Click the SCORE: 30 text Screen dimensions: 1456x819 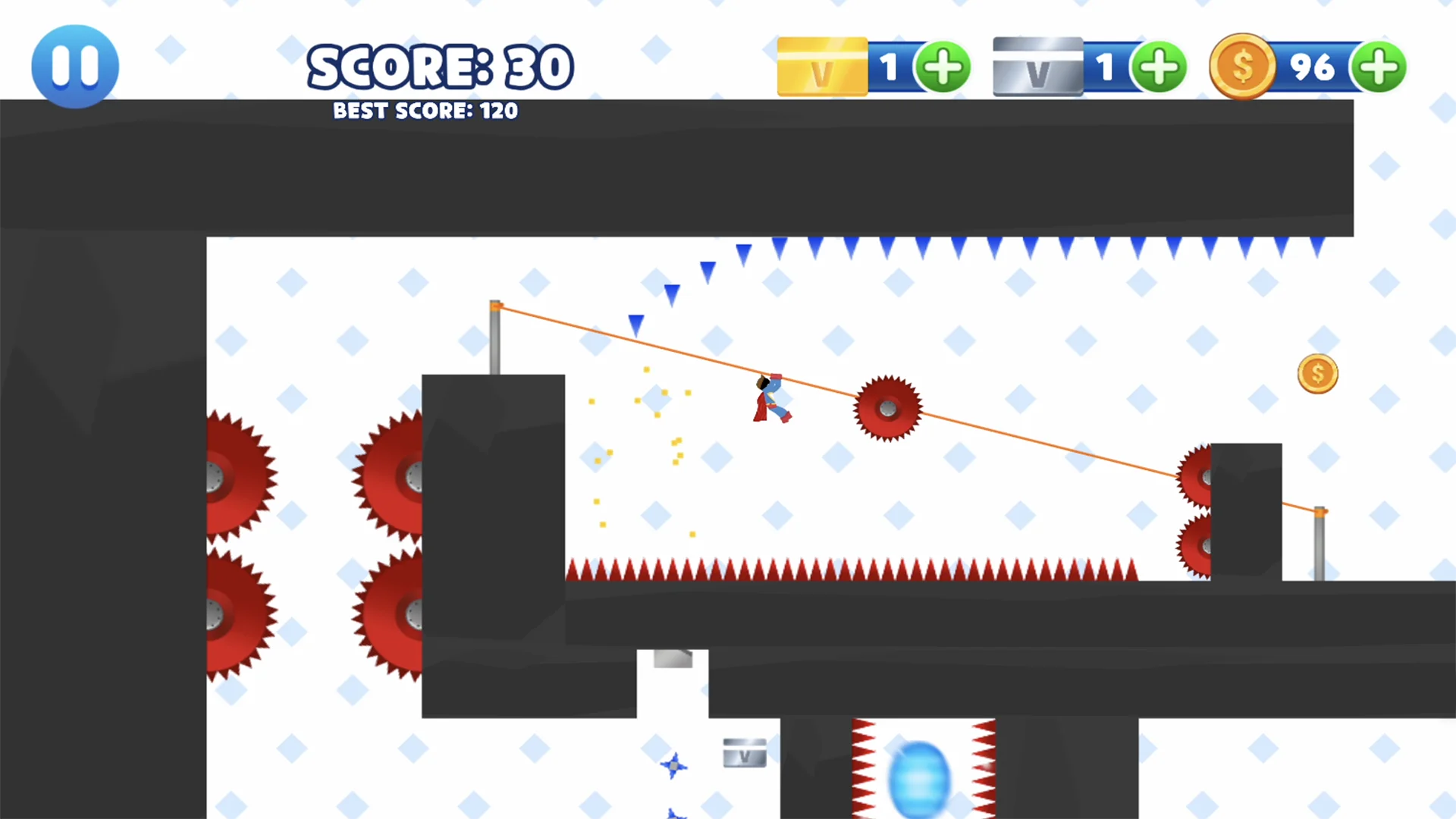[440, 67]
